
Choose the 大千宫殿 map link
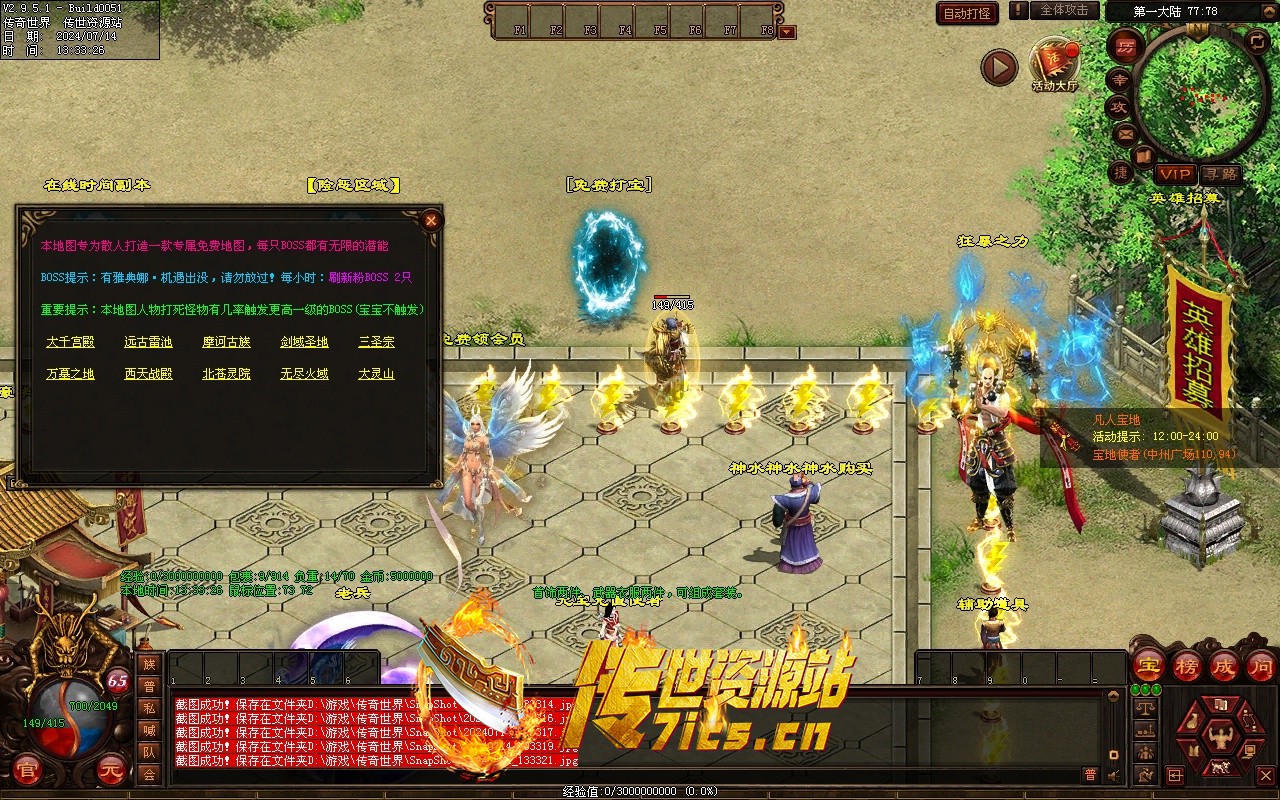pos(70,342)
